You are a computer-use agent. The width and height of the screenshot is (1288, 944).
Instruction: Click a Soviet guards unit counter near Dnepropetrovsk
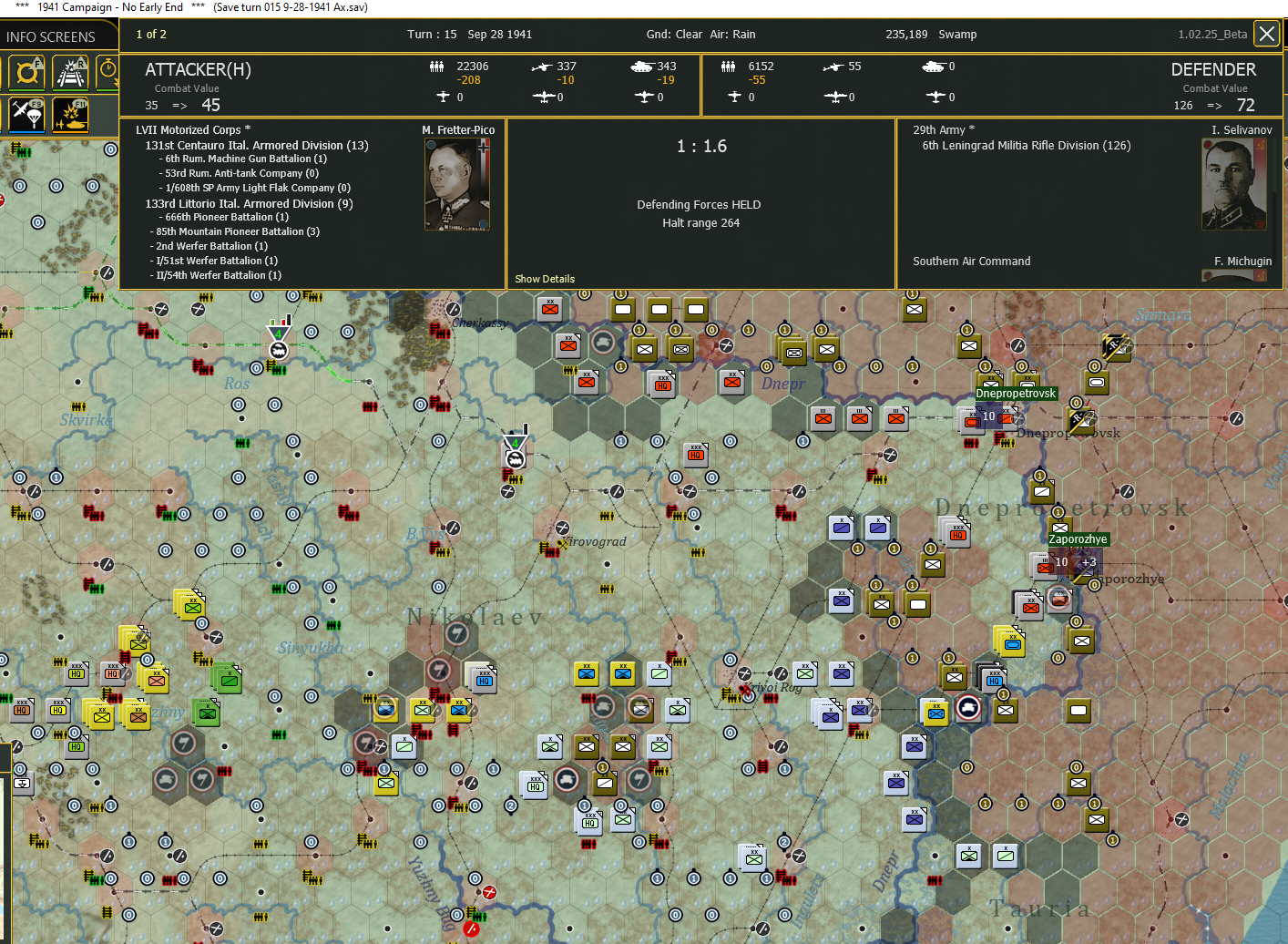coord(842,527)
